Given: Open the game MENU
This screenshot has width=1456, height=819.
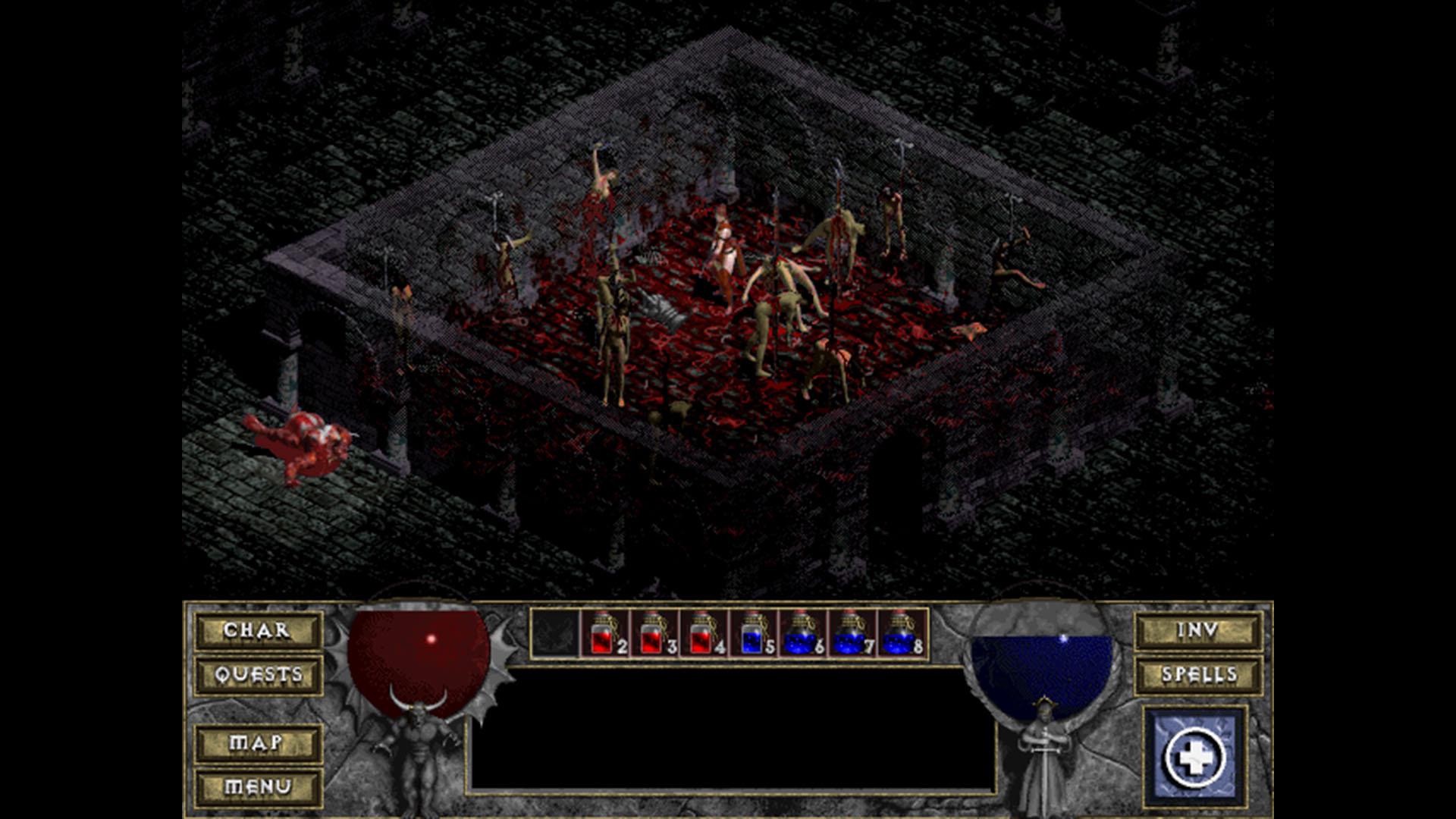Looking at the screenshot, I should click(257, 788).
